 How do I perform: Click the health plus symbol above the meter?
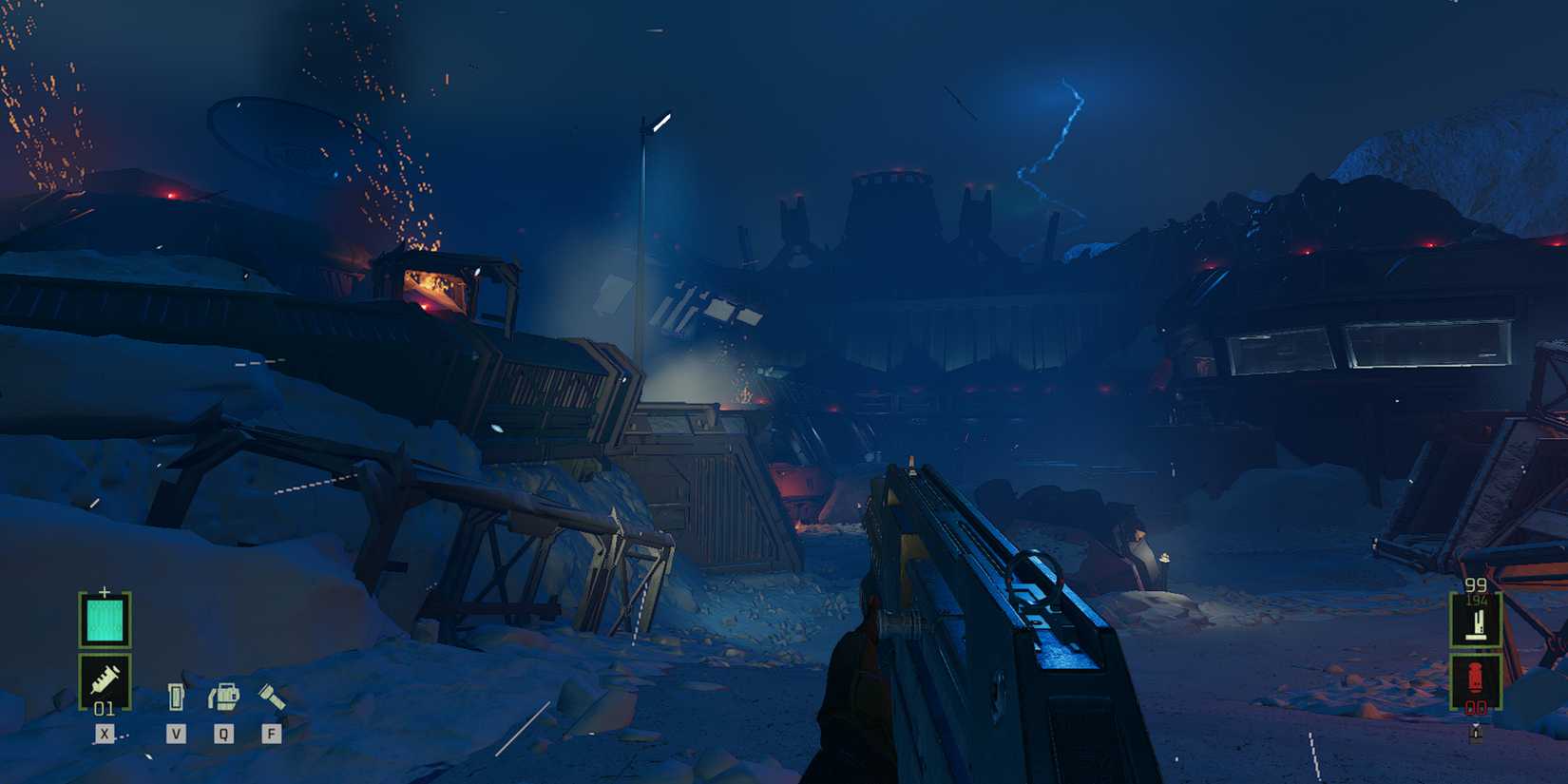pyautogui.click(x=104, y=591)
